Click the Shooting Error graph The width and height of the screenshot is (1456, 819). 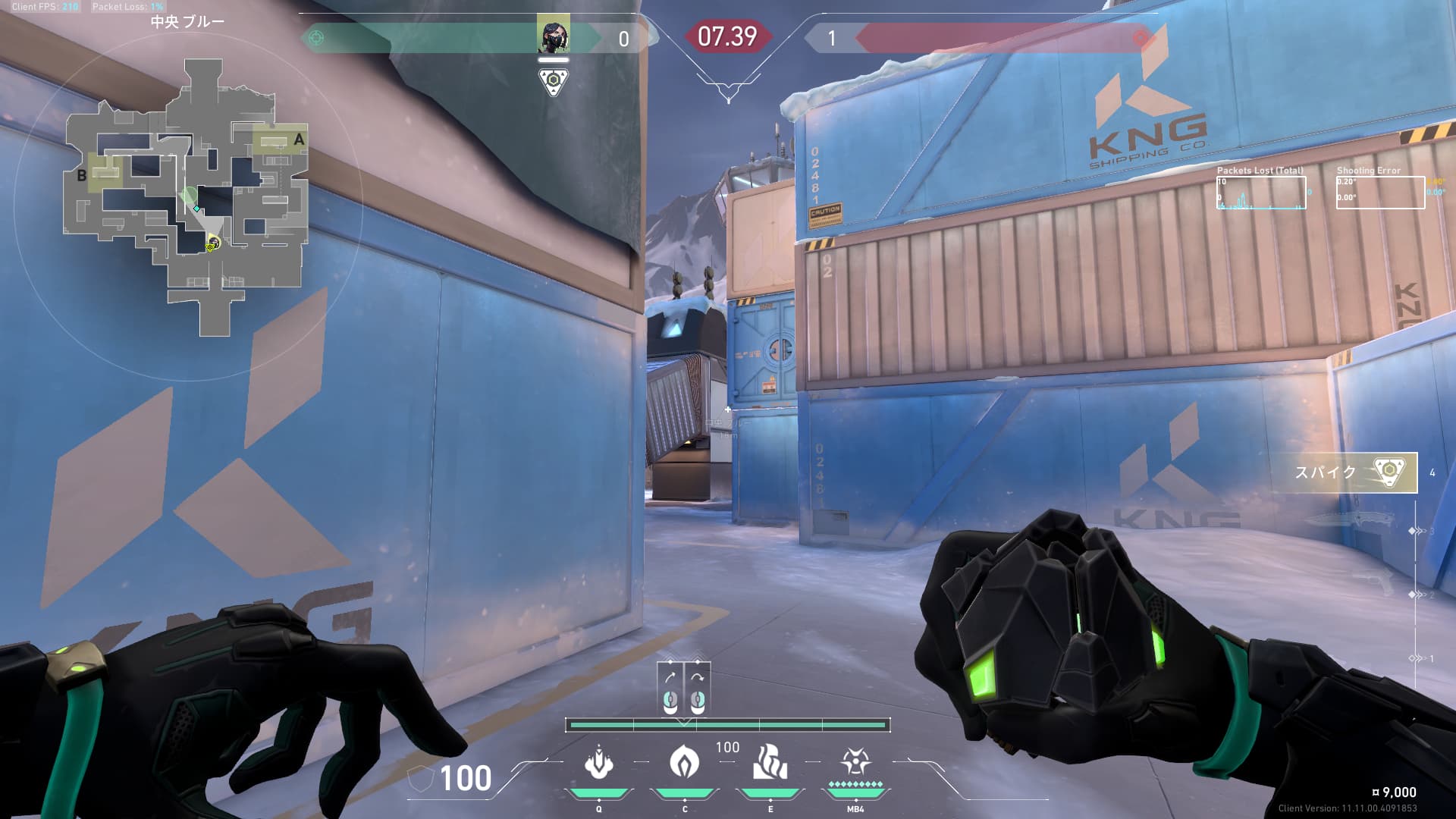[x=1380, y=193]
